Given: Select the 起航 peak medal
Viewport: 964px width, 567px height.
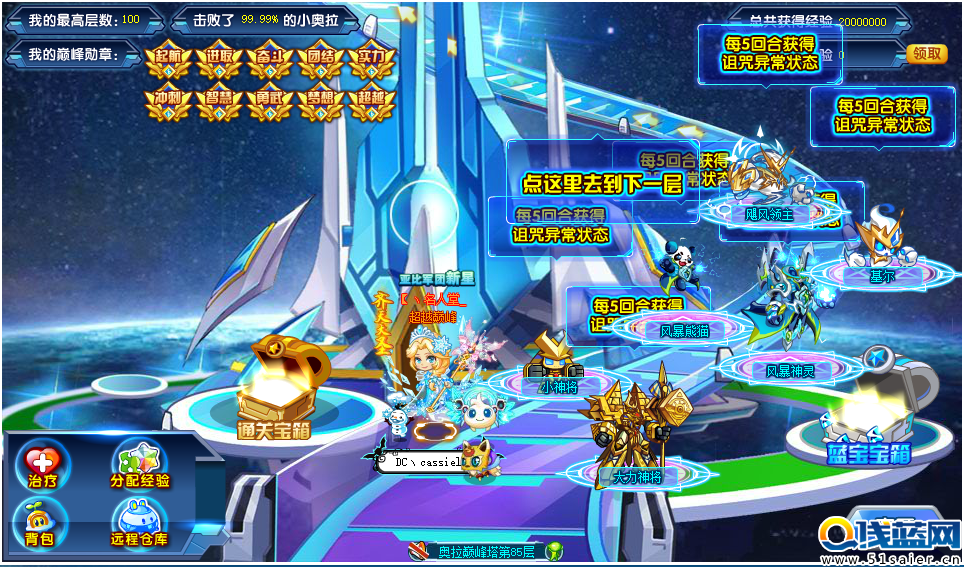Looking at the screenshot, I should point(168,61).
